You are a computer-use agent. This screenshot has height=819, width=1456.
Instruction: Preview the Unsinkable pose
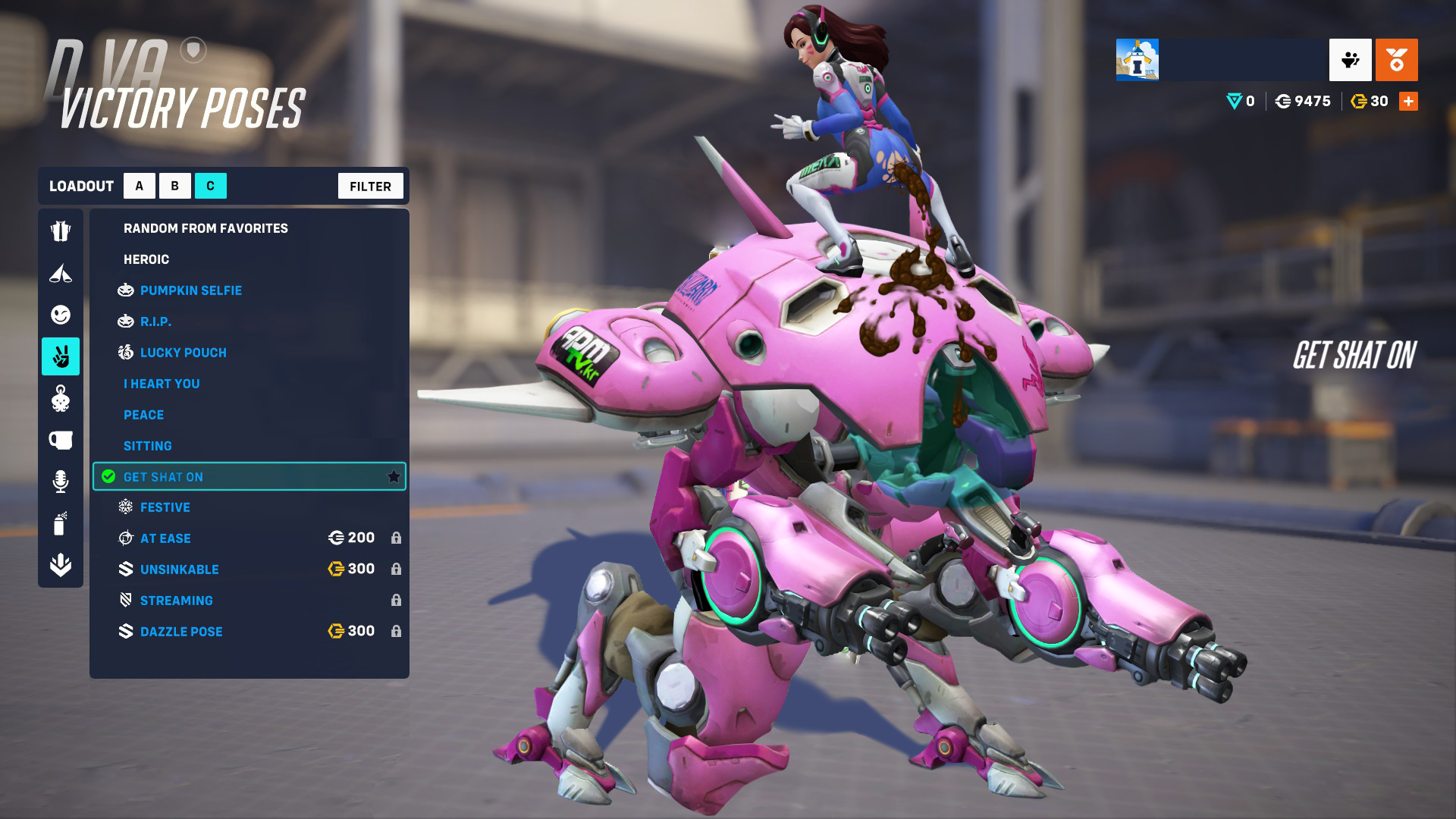pos(179,570)
